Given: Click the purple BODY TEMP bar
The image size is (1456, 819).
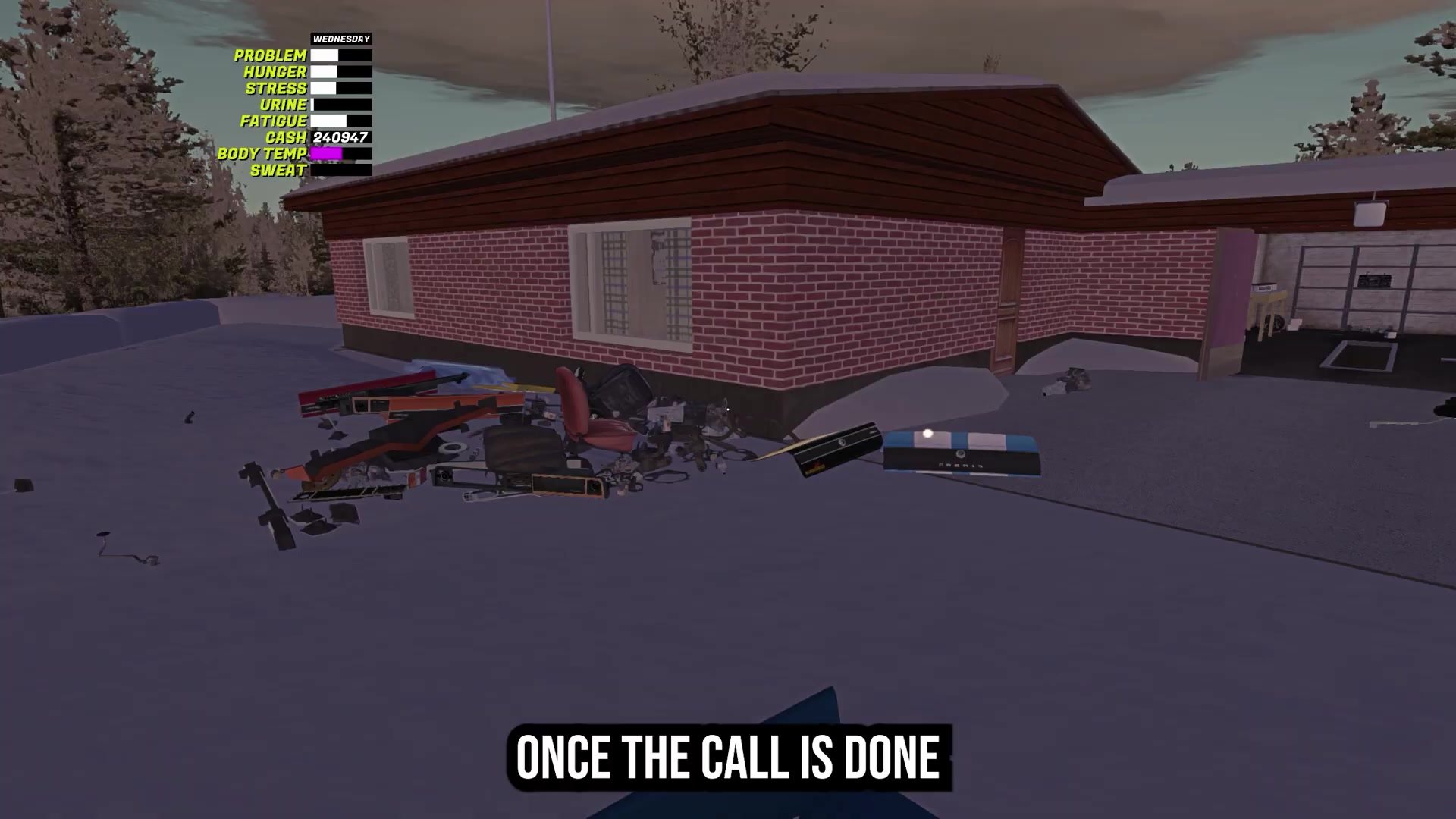Looking at the screenshot, I should pos(326,154).
